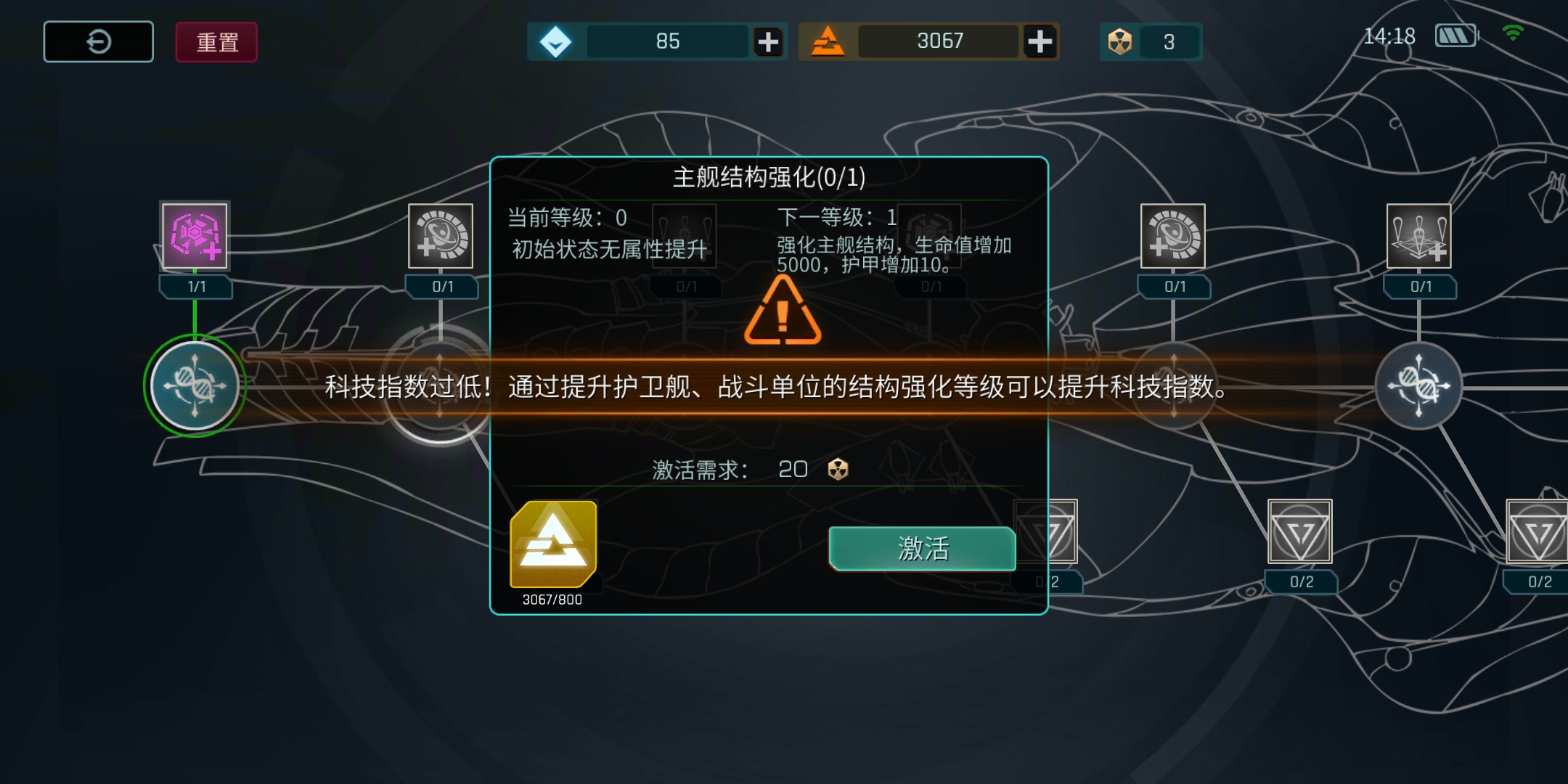Tap the Wi-Fi status icon at top right
The image size is (1568, 784).
[1515, 32]
